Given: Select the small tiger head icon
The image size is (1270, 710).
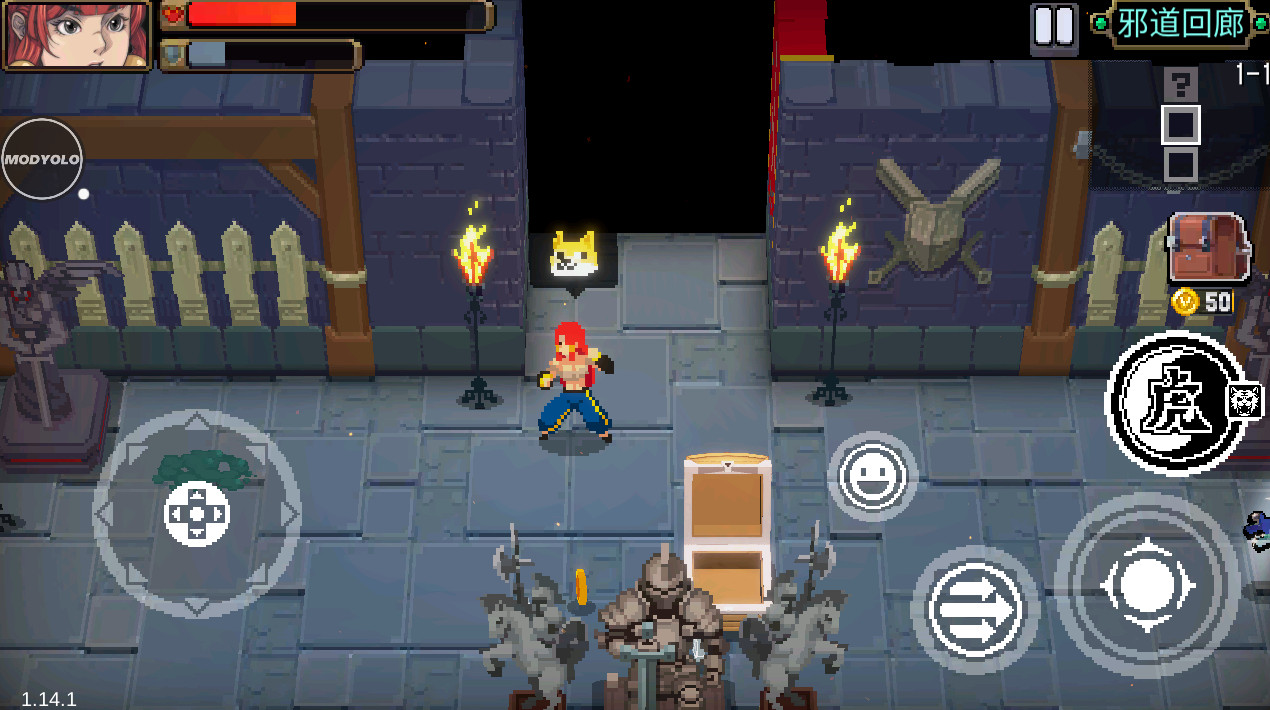Looking at the screenshot, I should point(1245,402).
